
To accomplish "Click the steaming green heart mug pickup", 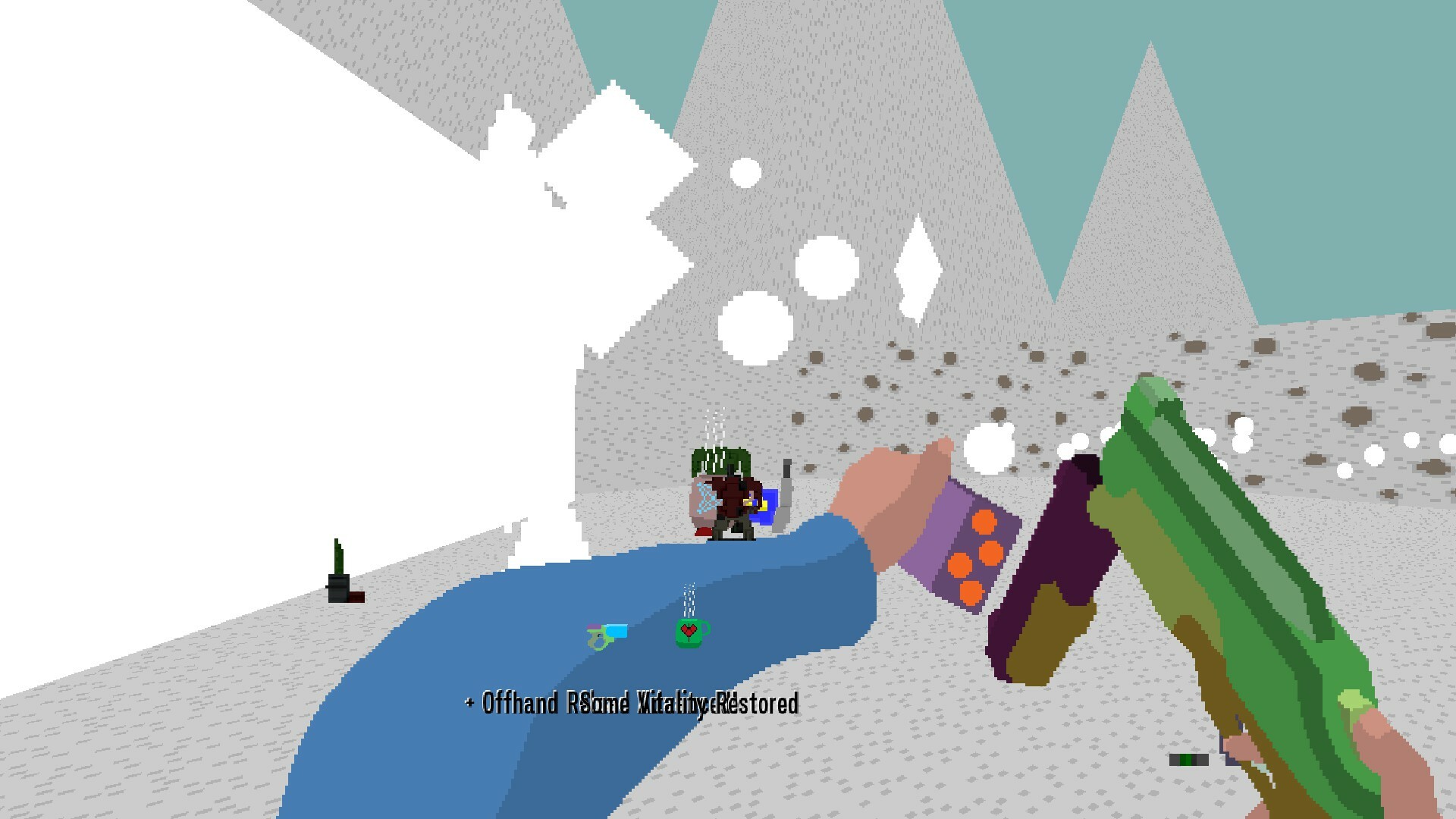I will (x=688, y=634).
